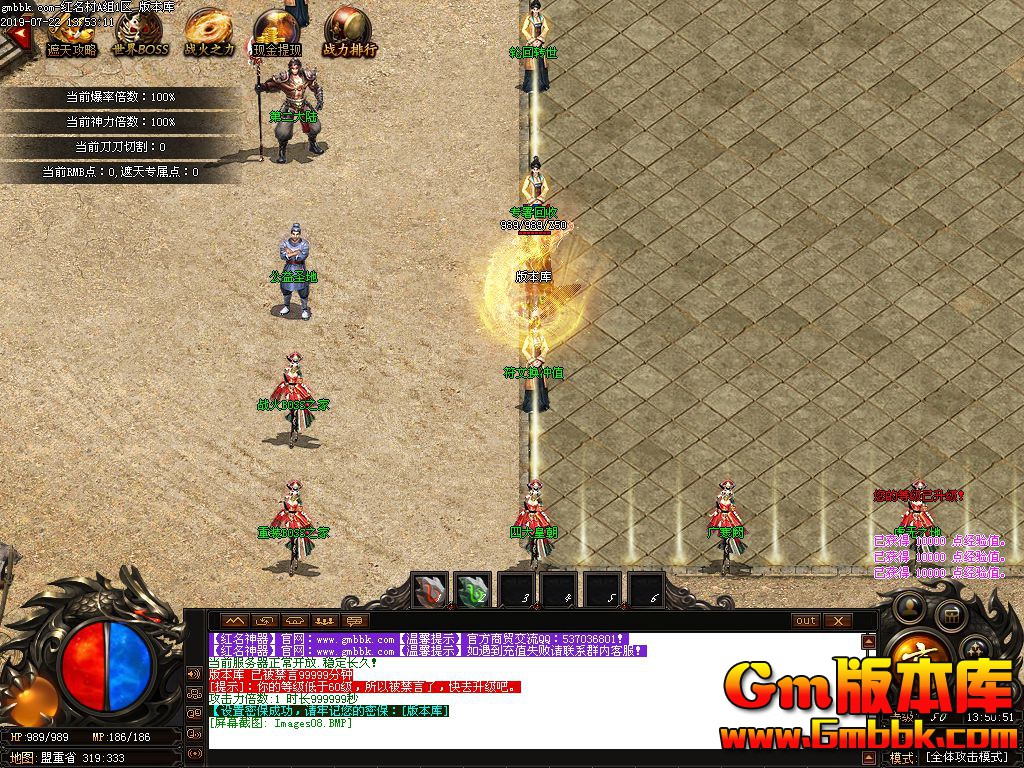Open the speech-bubble chat toolbar button
Screen dimensions: 1024x768
click(353, 621)
